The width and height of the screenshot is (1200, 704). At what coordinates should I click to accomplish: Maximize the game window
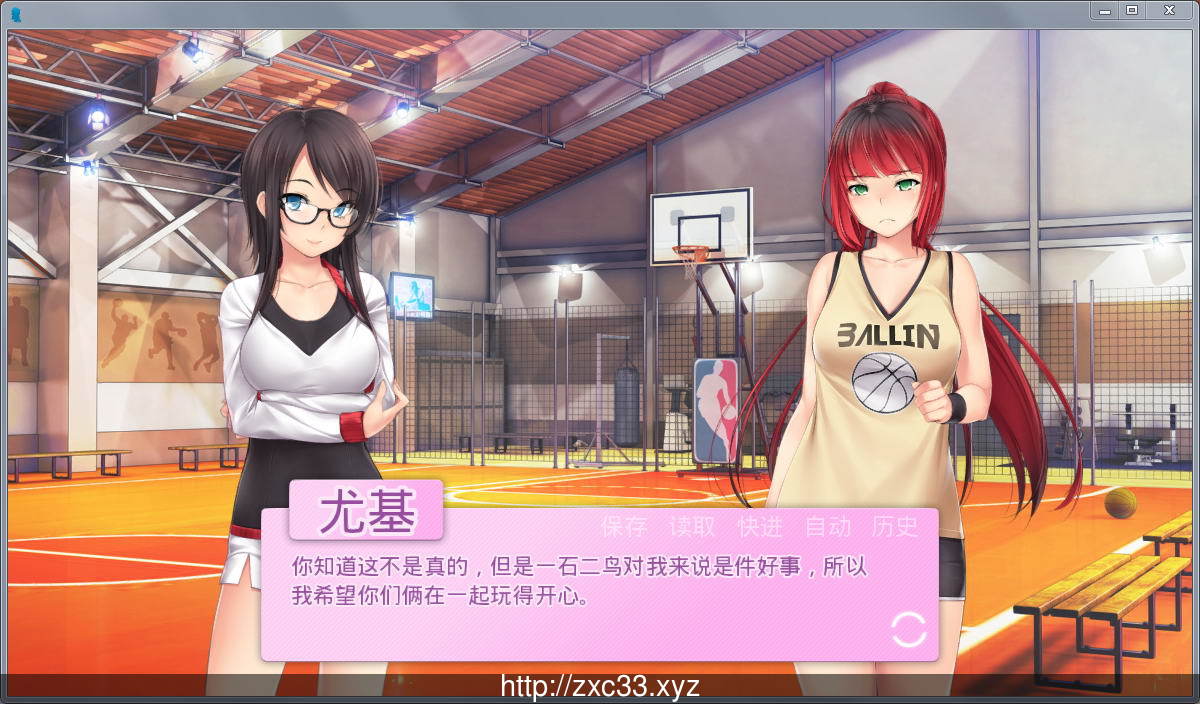pyautogui.click(x=1132, y=10)
